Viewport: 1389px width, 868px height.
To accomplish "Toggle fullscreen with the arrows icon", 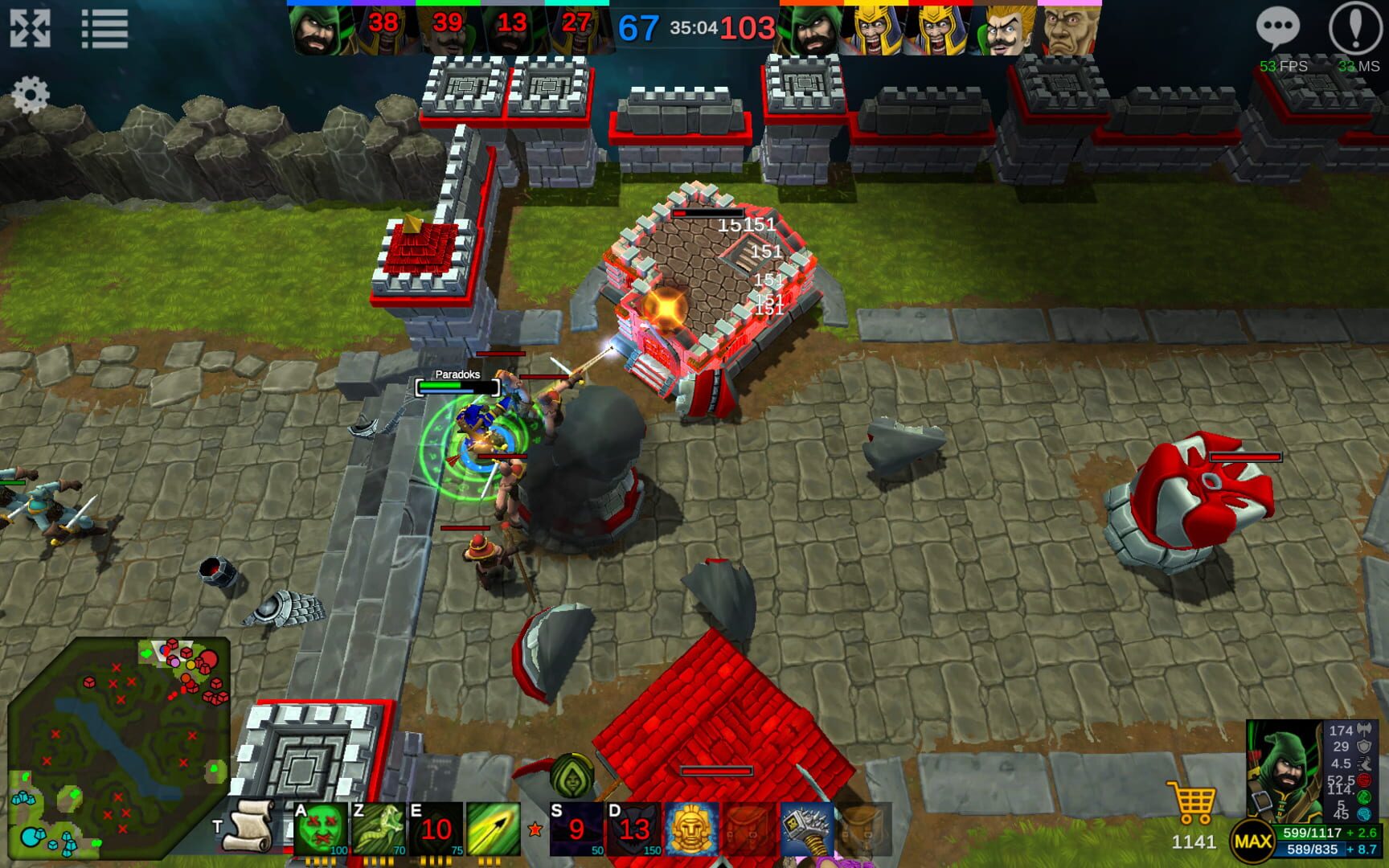I will coord(32,29).
